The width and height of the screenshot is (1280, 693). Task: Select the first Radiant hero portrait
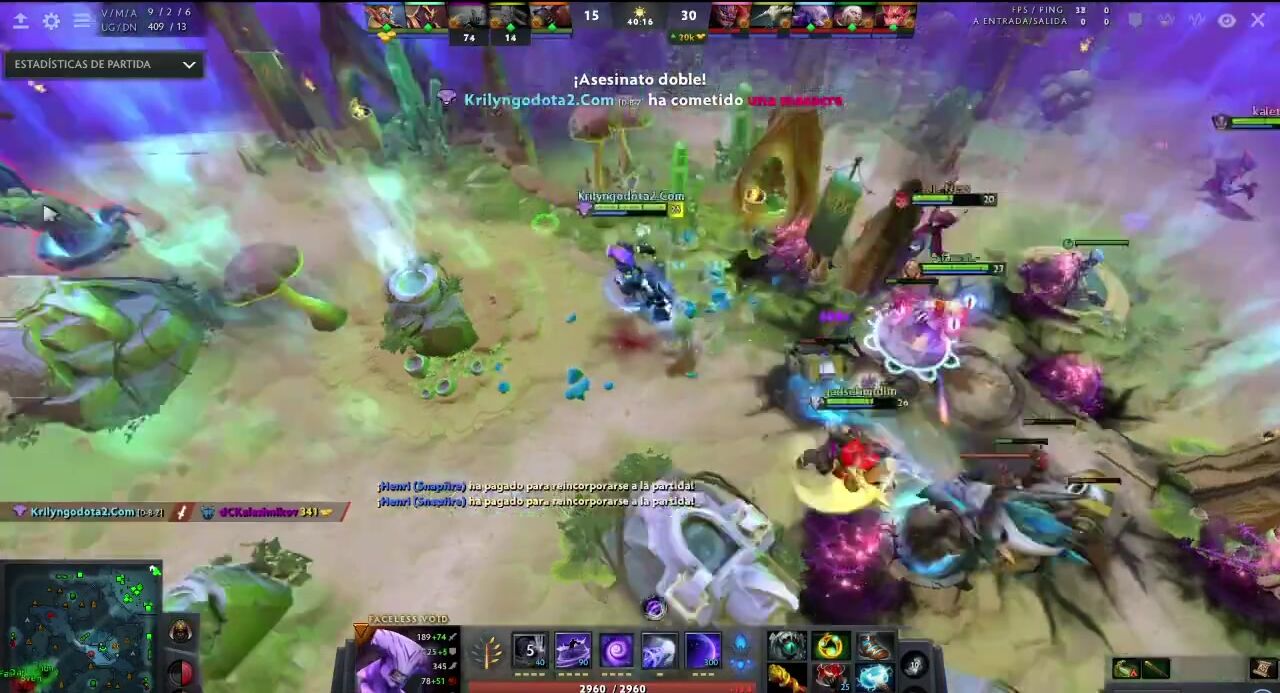380,15
